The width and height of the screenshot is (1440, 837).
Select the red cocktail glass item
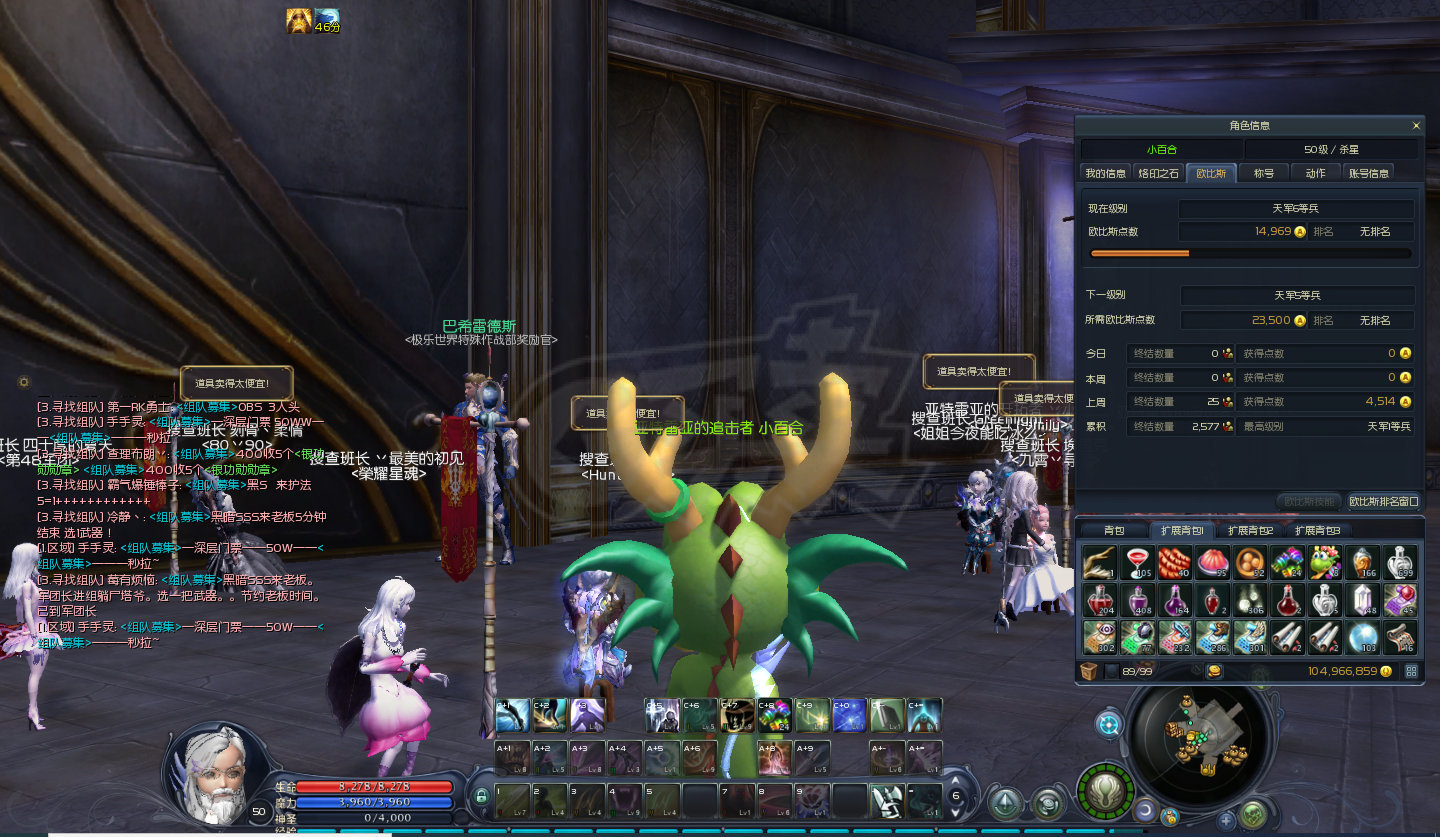(1136, 563)
